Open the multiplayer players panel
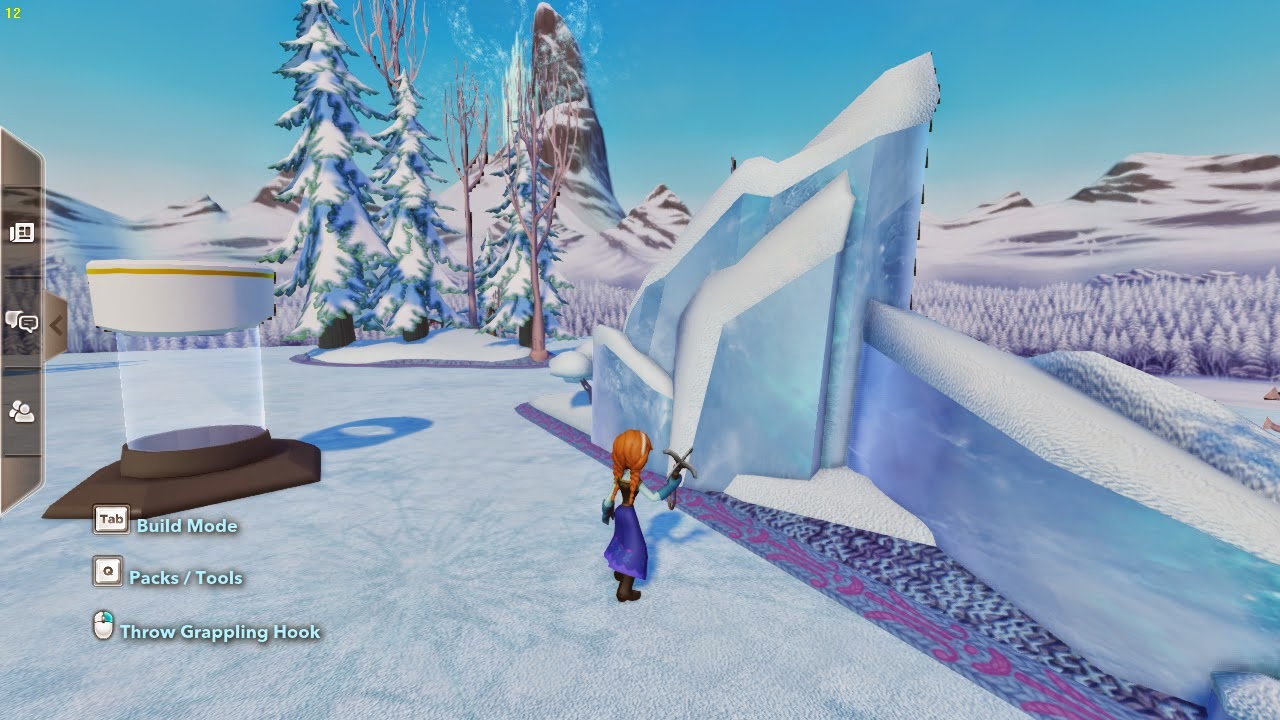Image resolution: width=1280 pixels, height=720 pixels. point(22,412)
